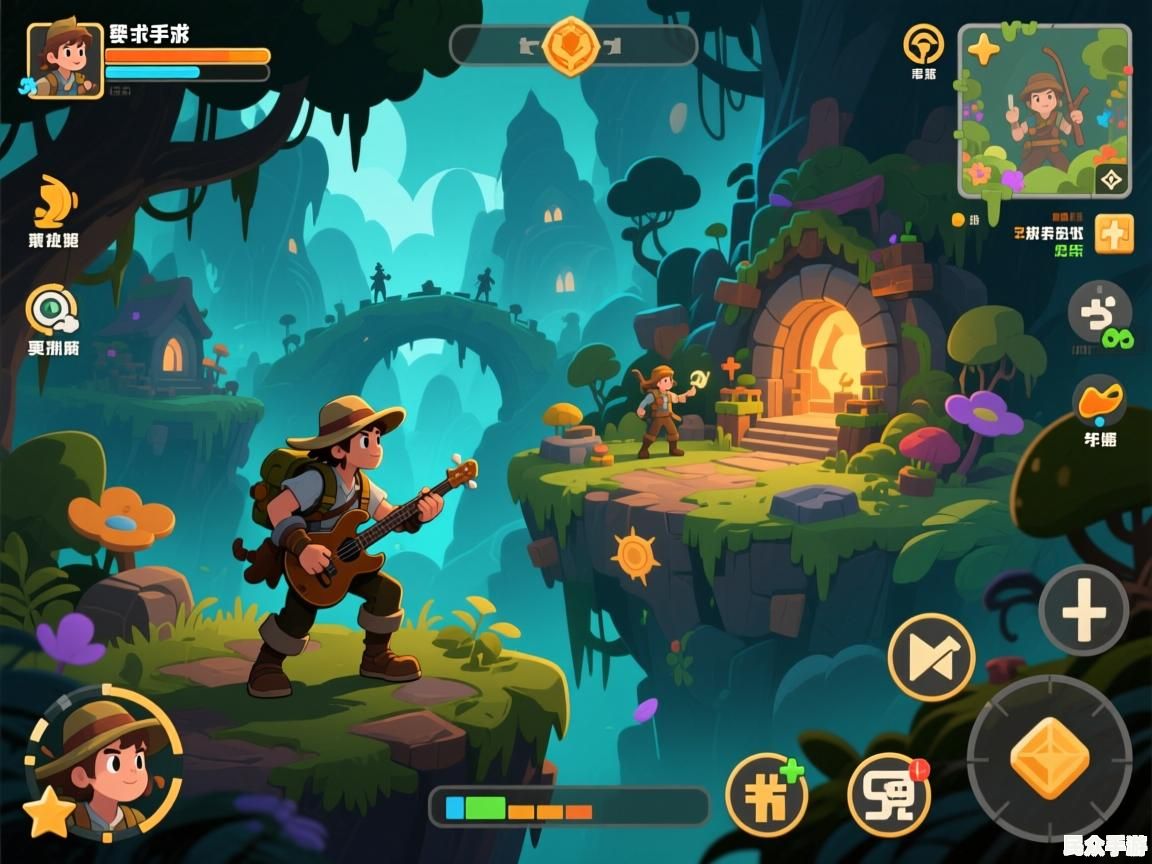
Task: Open the round button with red alert badge
Action: click(888, 795)
